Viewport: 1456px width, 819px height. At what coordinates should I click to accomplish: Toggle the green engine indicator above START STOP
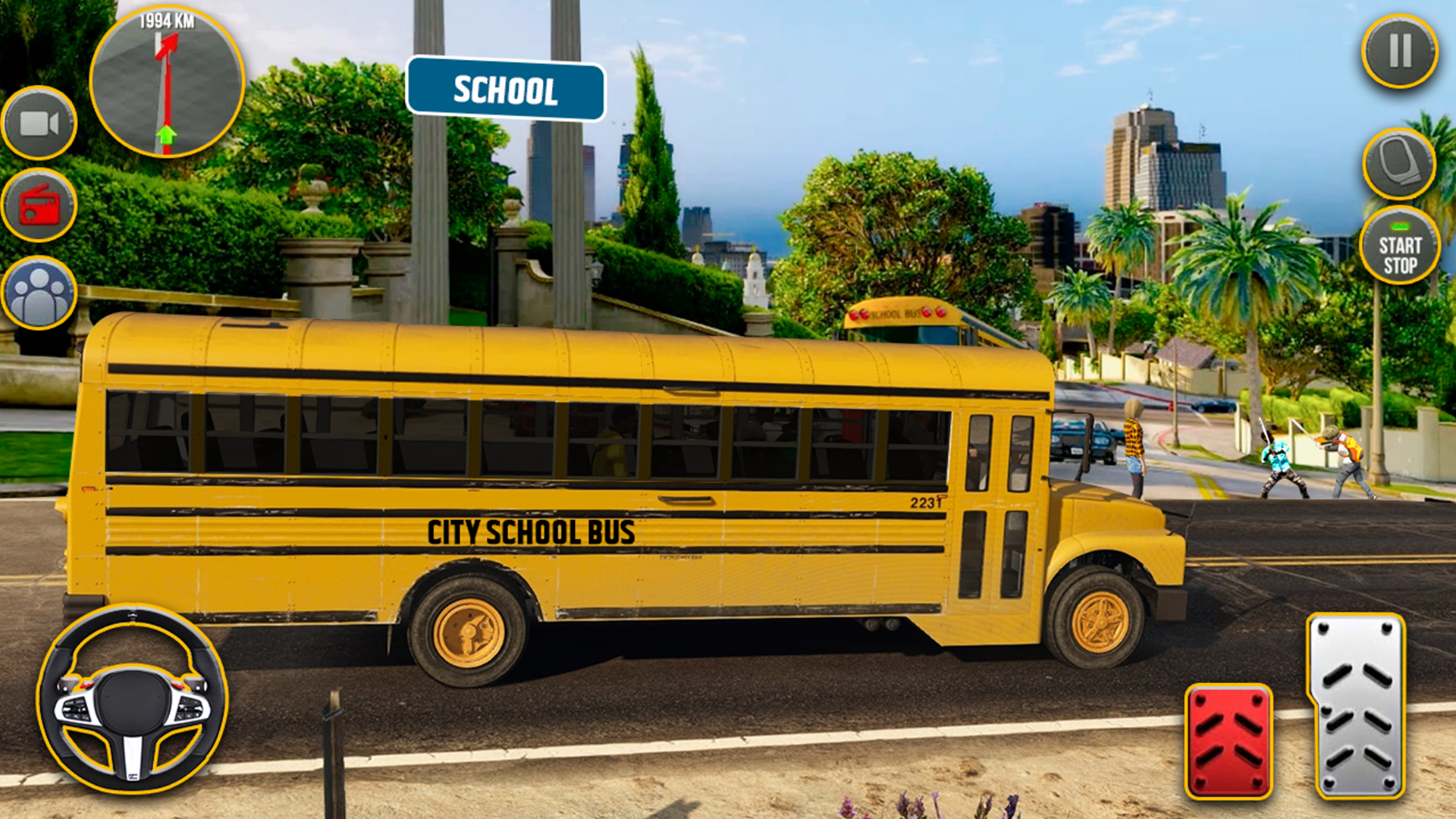(x=1398, y=226)
